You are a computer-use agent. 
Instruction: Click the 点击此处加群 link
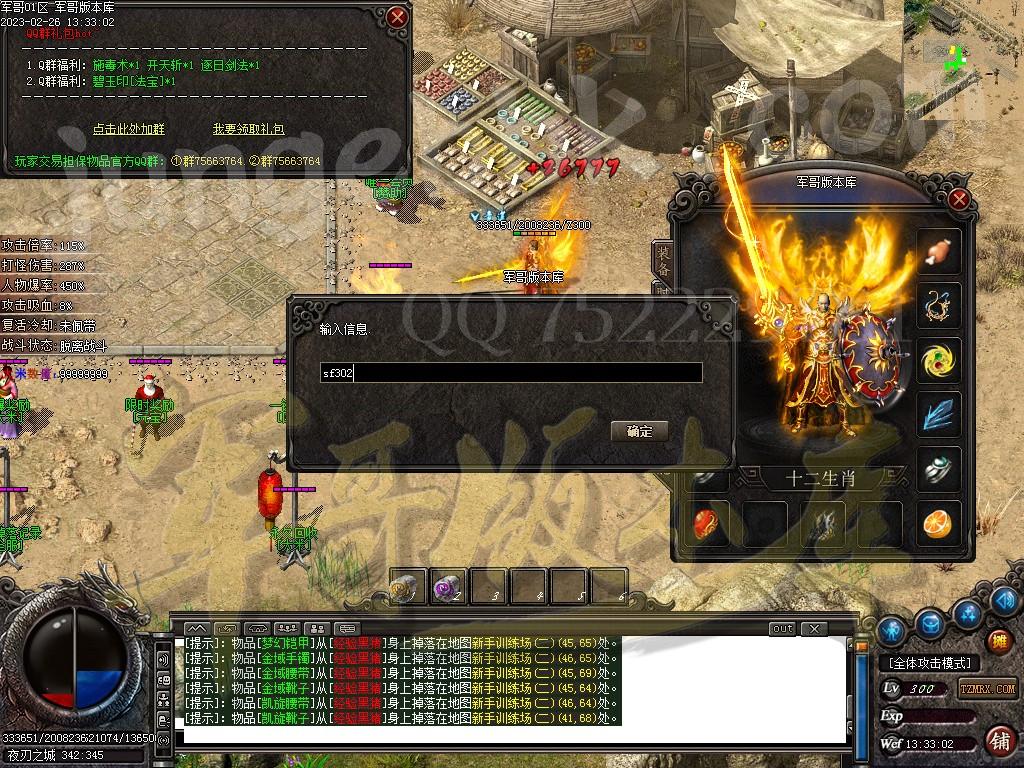129,129
